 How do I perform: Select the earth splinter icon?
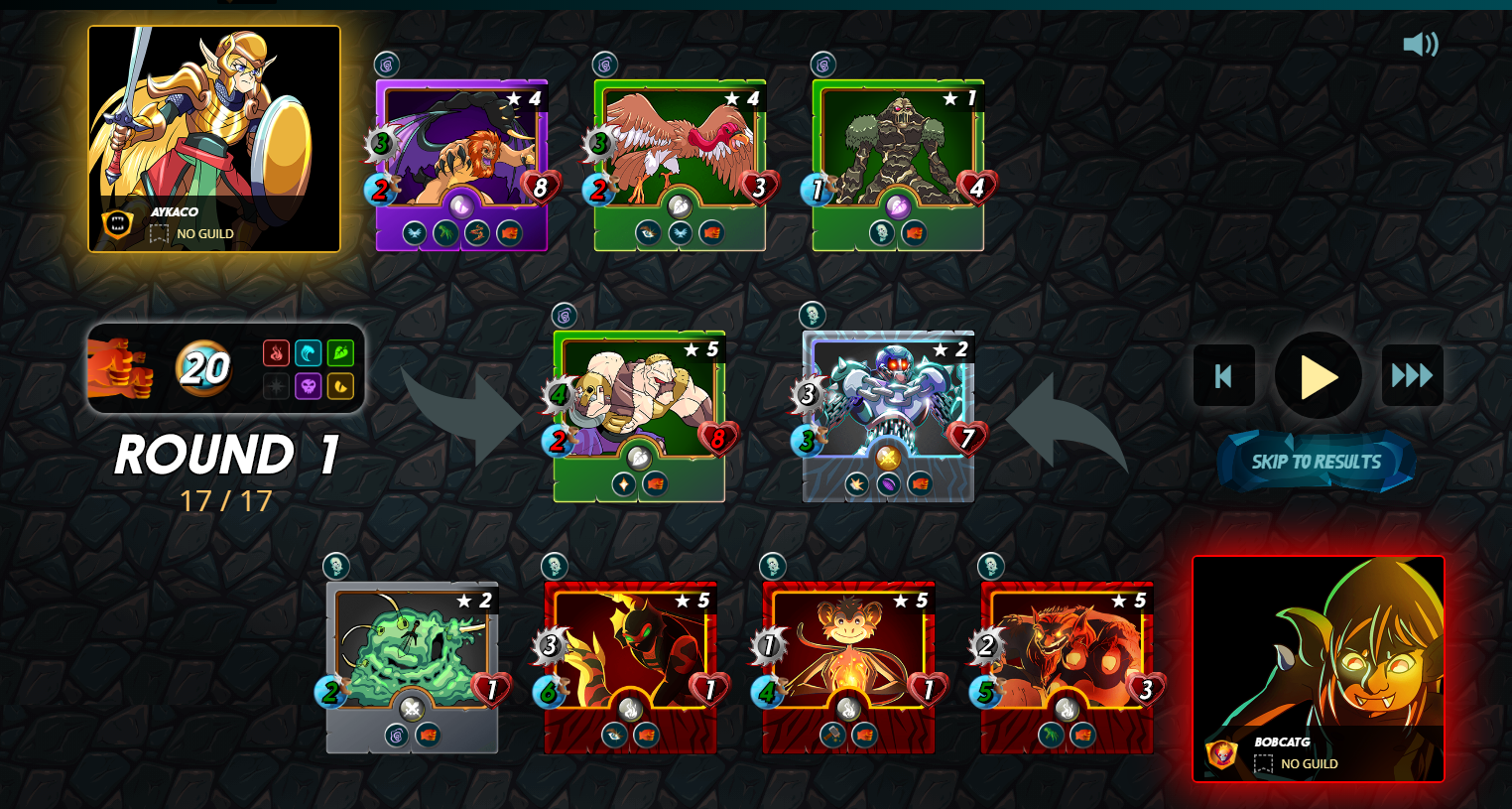(x=340, y=352)
